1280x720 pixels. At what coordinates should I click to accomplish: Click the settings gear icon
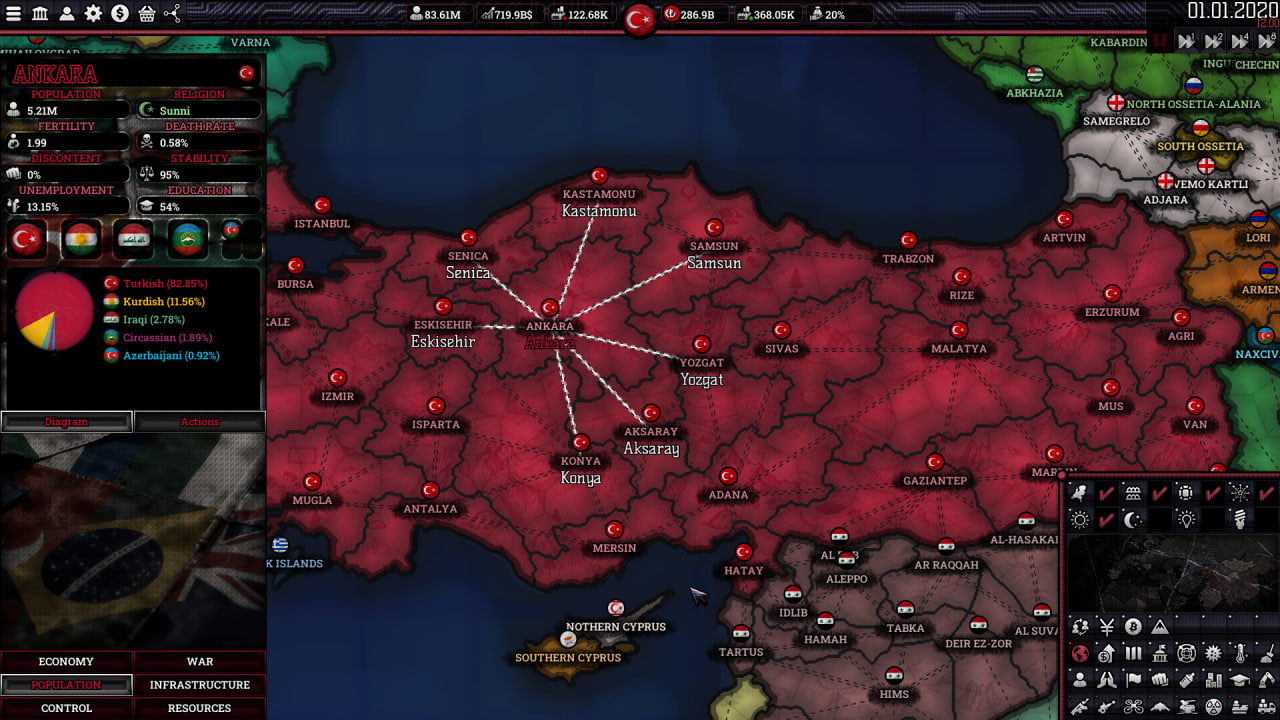pyautogui.click(x=93, y=14)
